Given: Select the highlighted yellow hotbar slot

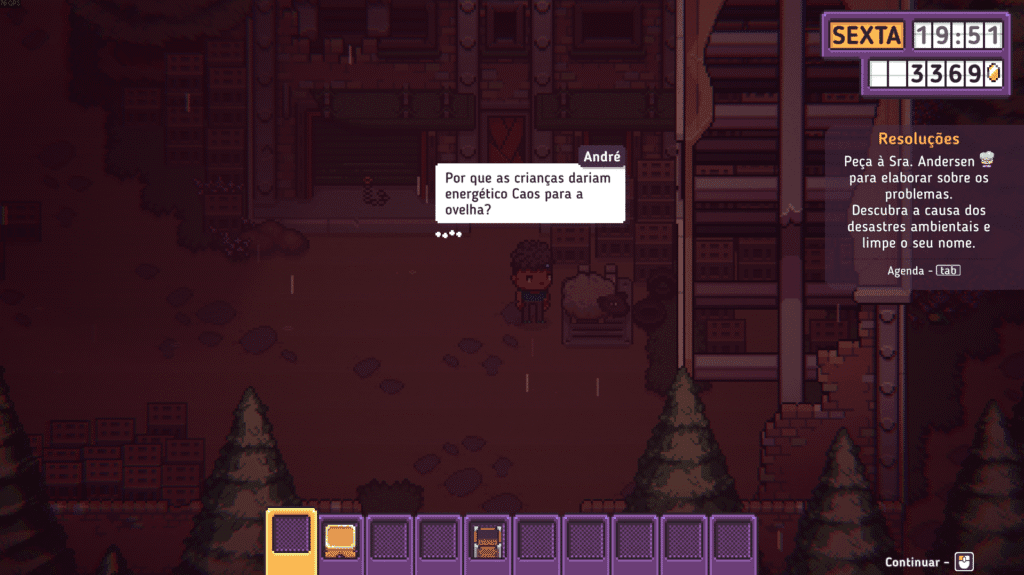Looking at the screenshot, I should (x=291, y=540).
